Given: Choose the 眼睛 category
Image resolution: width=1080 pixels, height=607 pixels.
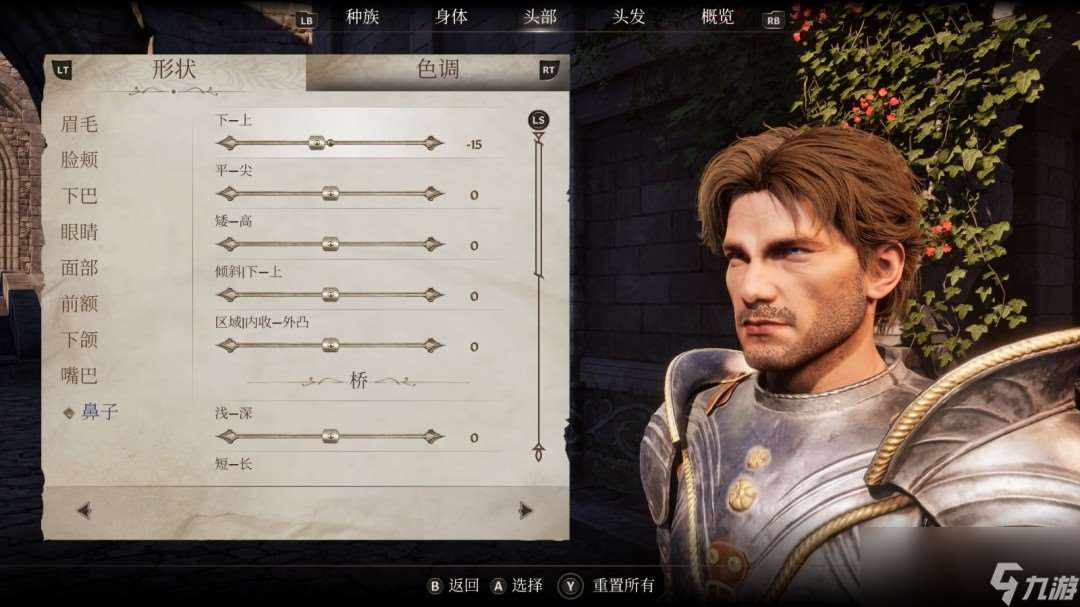Looking at the screenshot, I should (79, 232).
